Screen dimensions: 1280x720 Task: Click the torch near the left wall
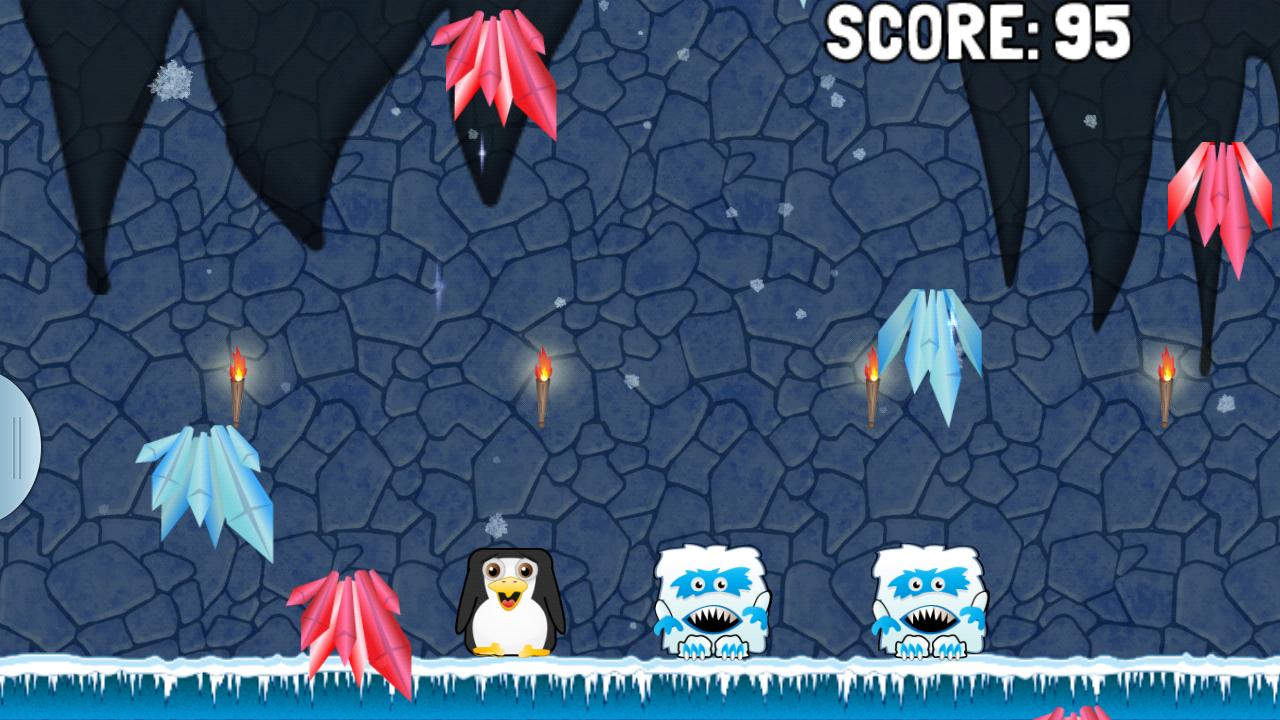(240, 385)
